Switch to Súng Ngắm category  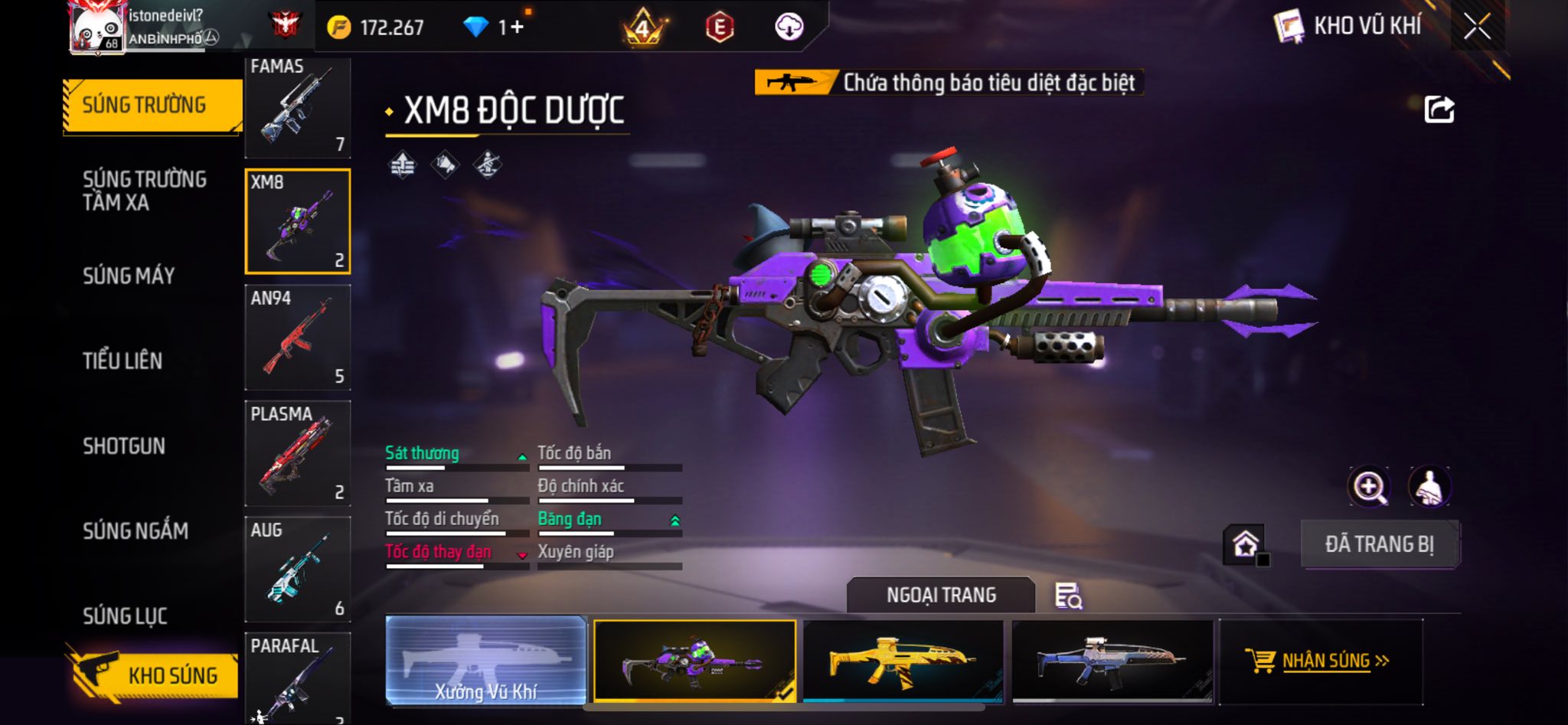pyautogui.click(x=136, y=531)
